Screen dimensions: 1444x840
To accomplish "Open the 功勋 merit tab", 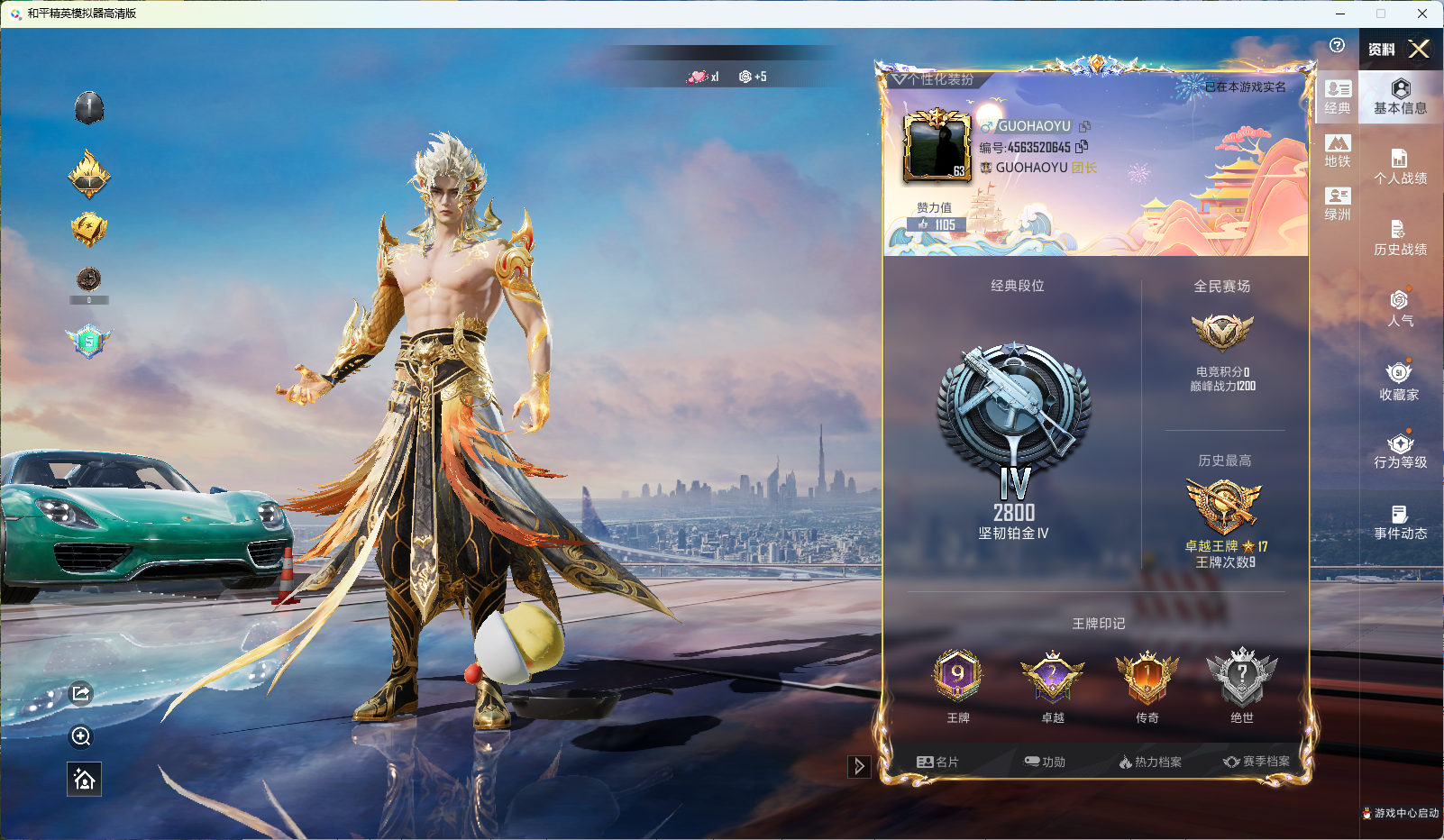I will [1045, 762].
